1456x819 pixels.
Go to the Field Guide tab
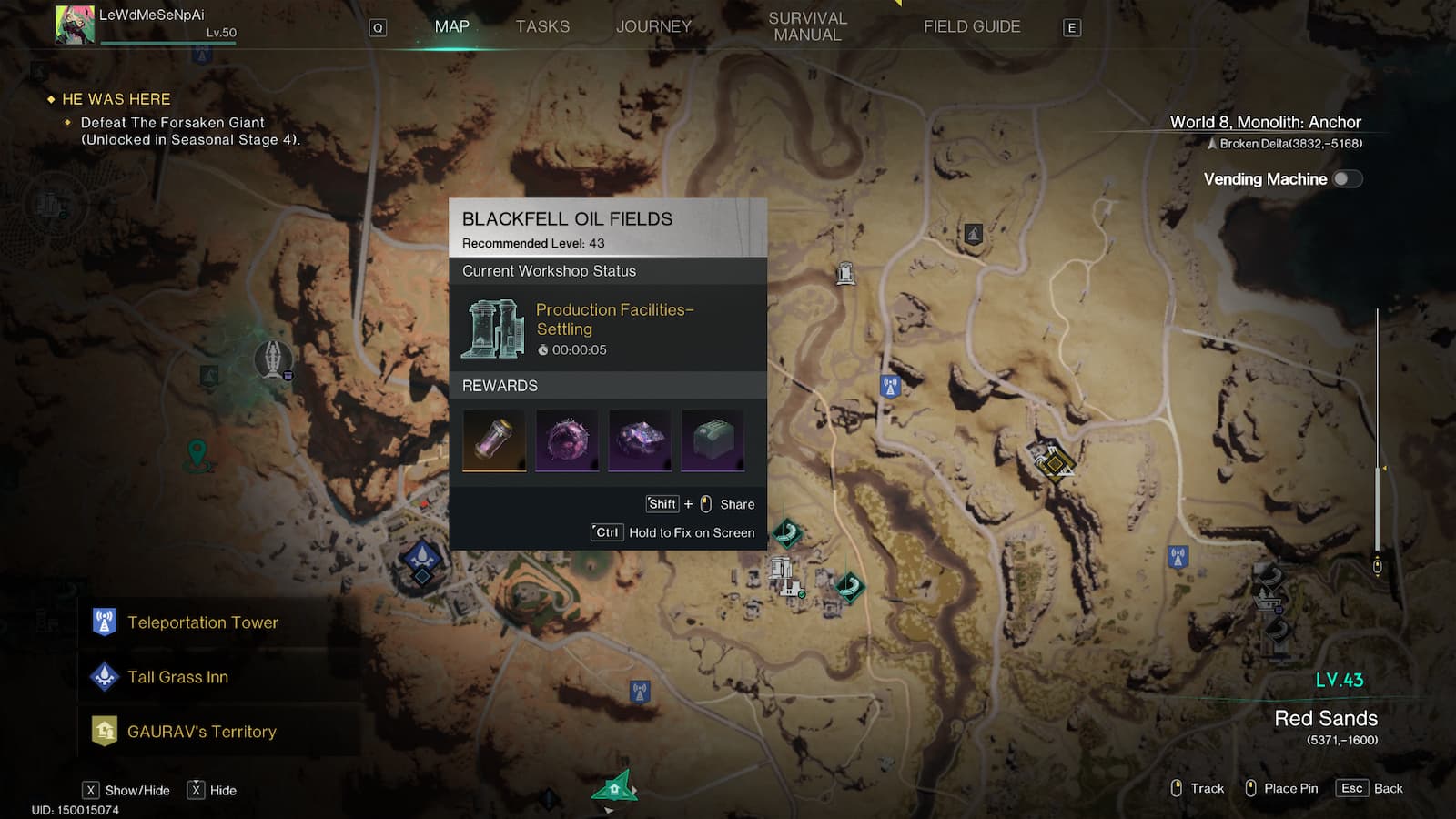pyautogui.click(x=972, y=27)
